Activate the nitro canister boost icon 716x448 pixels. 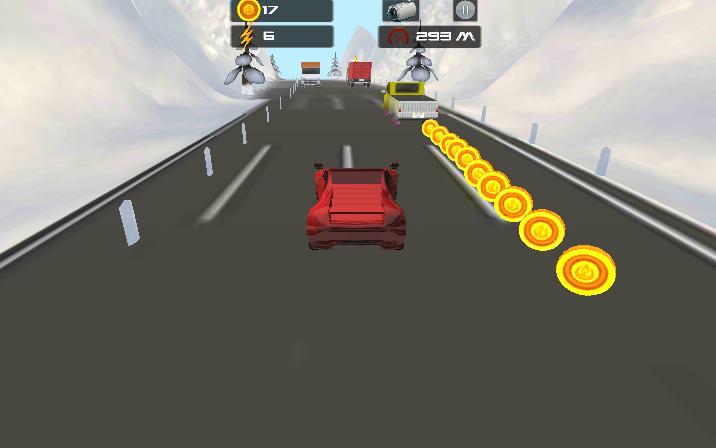401,11
